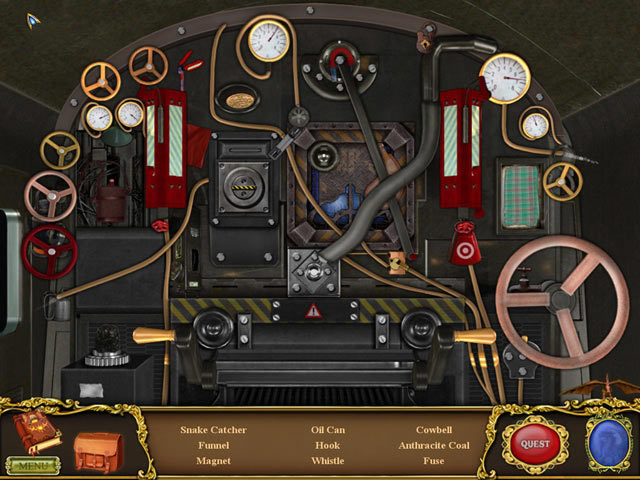Open the red journal book
Image resolution: width=640 pixels, height=480 pixels.
(36, 431)
